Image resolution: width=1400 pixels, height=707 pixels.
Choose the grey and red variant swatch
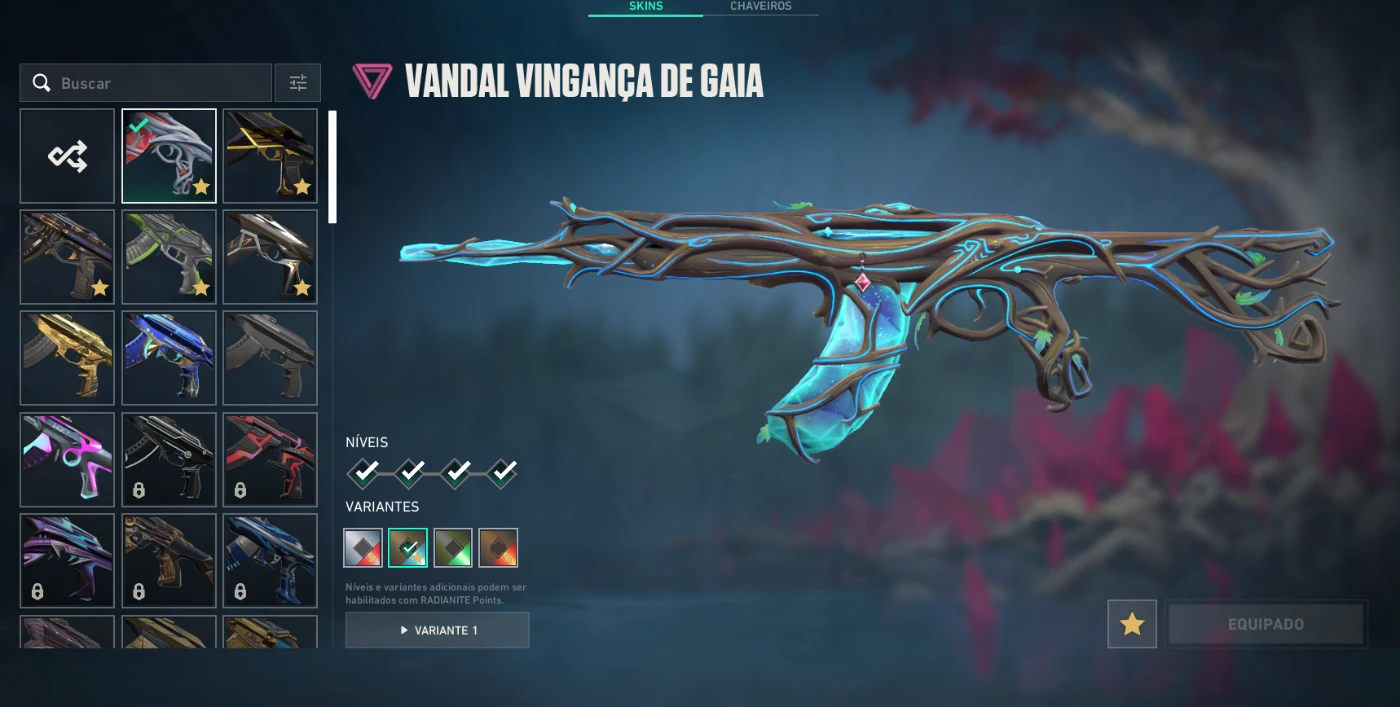tap(363, 548)
